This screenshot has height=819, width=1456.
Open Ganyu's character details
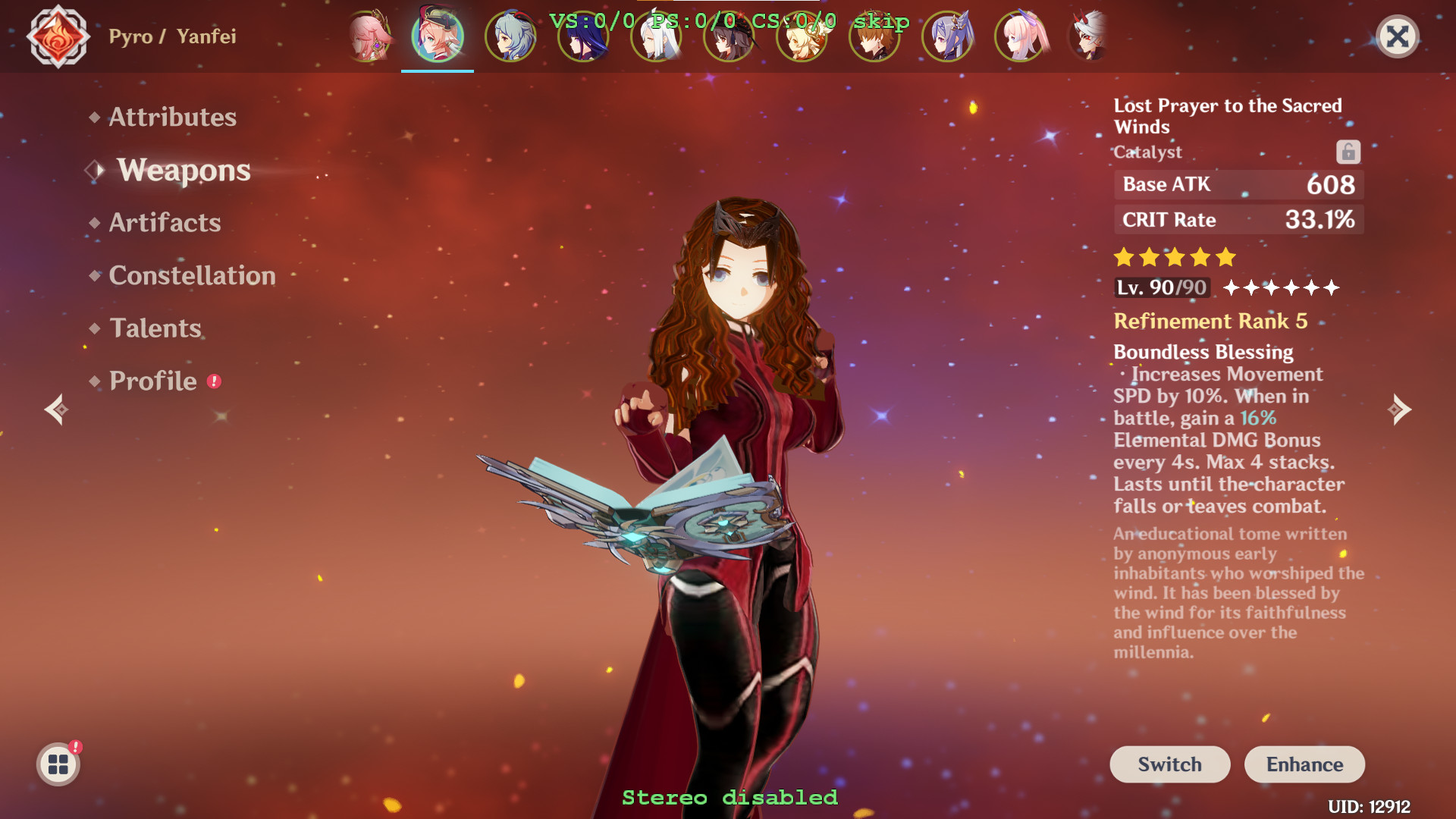pyautogui.click(x=510, y=36)
